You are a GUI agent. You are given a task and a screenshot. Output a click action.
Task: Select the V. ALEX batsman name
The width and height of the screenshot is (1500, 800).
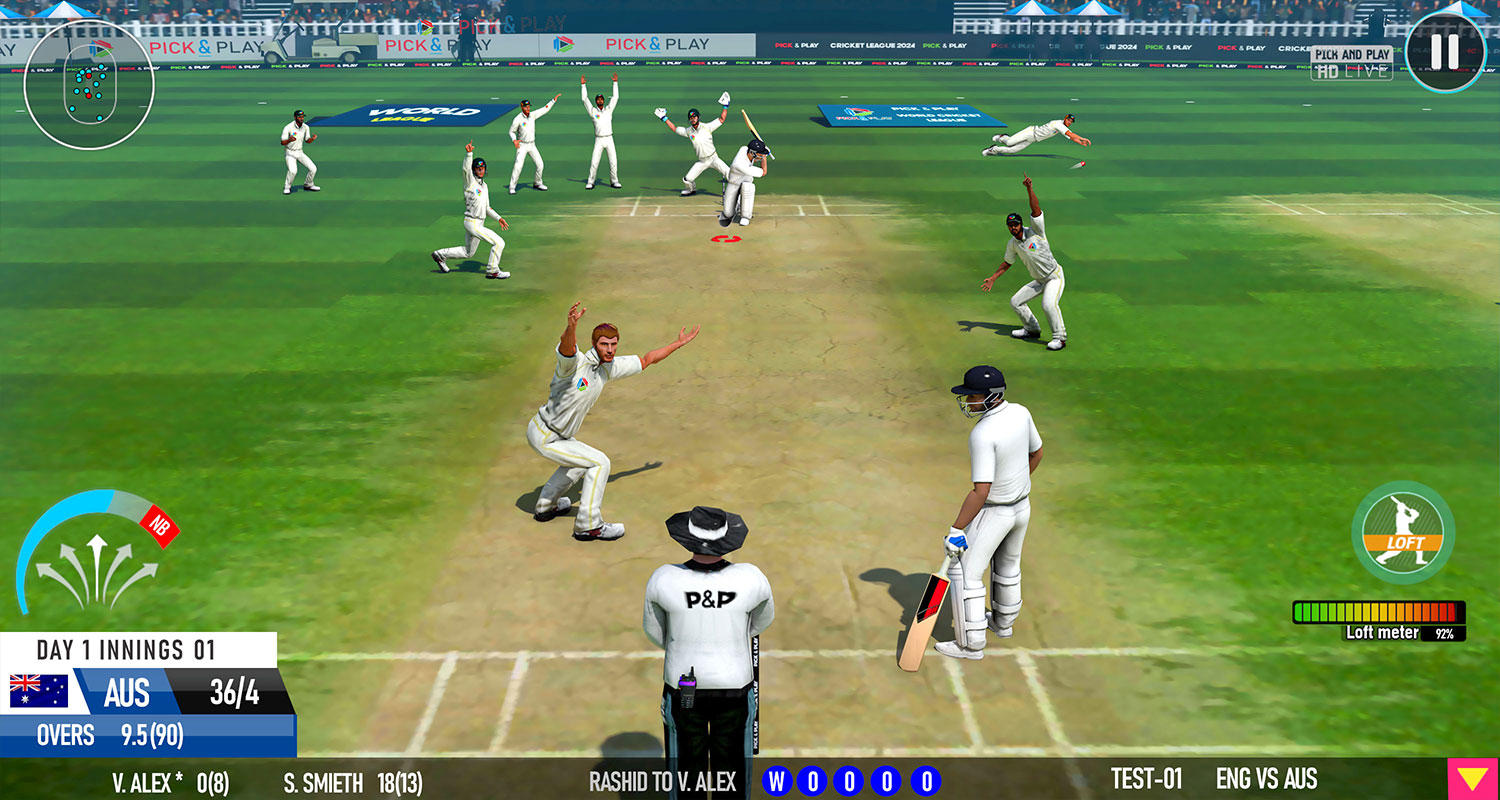140,782
